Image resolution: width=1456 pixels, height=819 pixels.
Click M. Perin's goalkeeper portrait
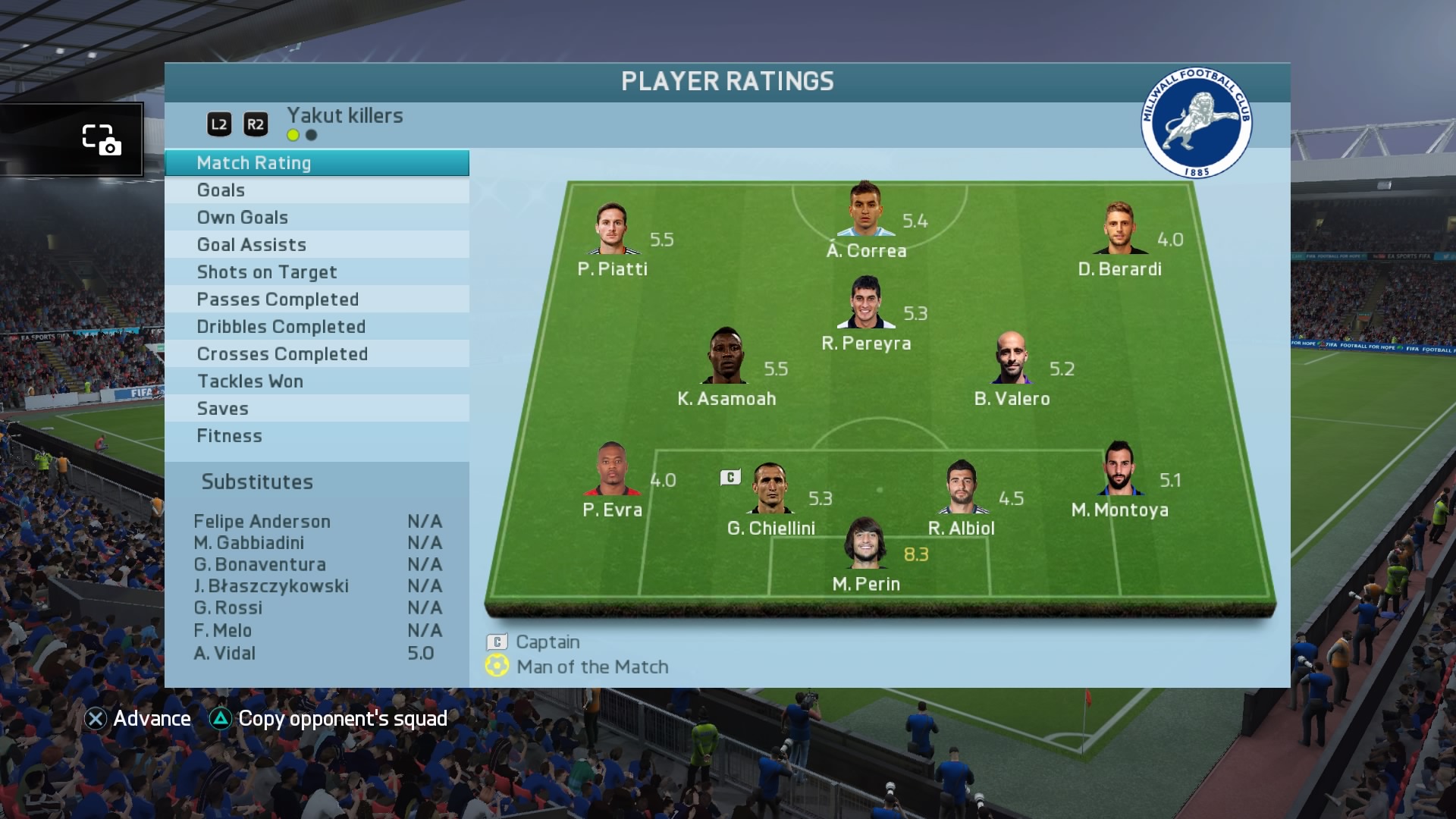pyautogui.click(x=865, y=543)
